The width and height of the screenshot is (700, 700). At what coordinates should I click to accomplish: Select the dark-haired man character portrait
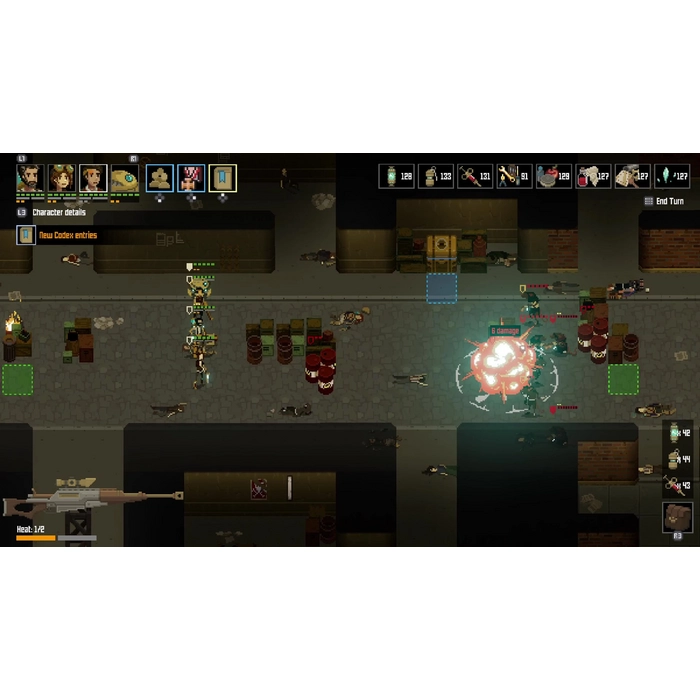(x=93, y=178)
